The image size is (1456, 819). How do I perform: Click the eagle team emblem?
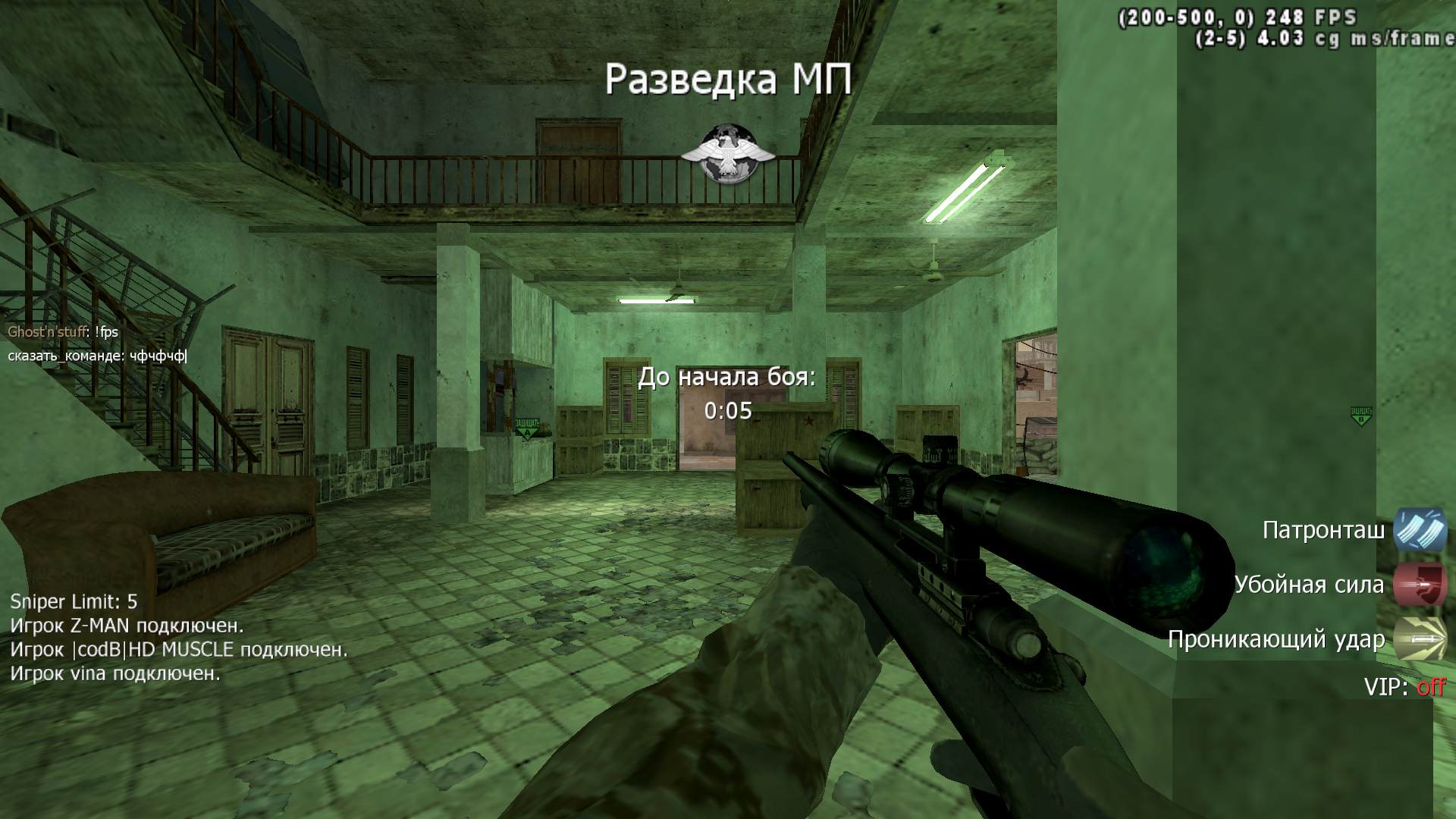727,153
